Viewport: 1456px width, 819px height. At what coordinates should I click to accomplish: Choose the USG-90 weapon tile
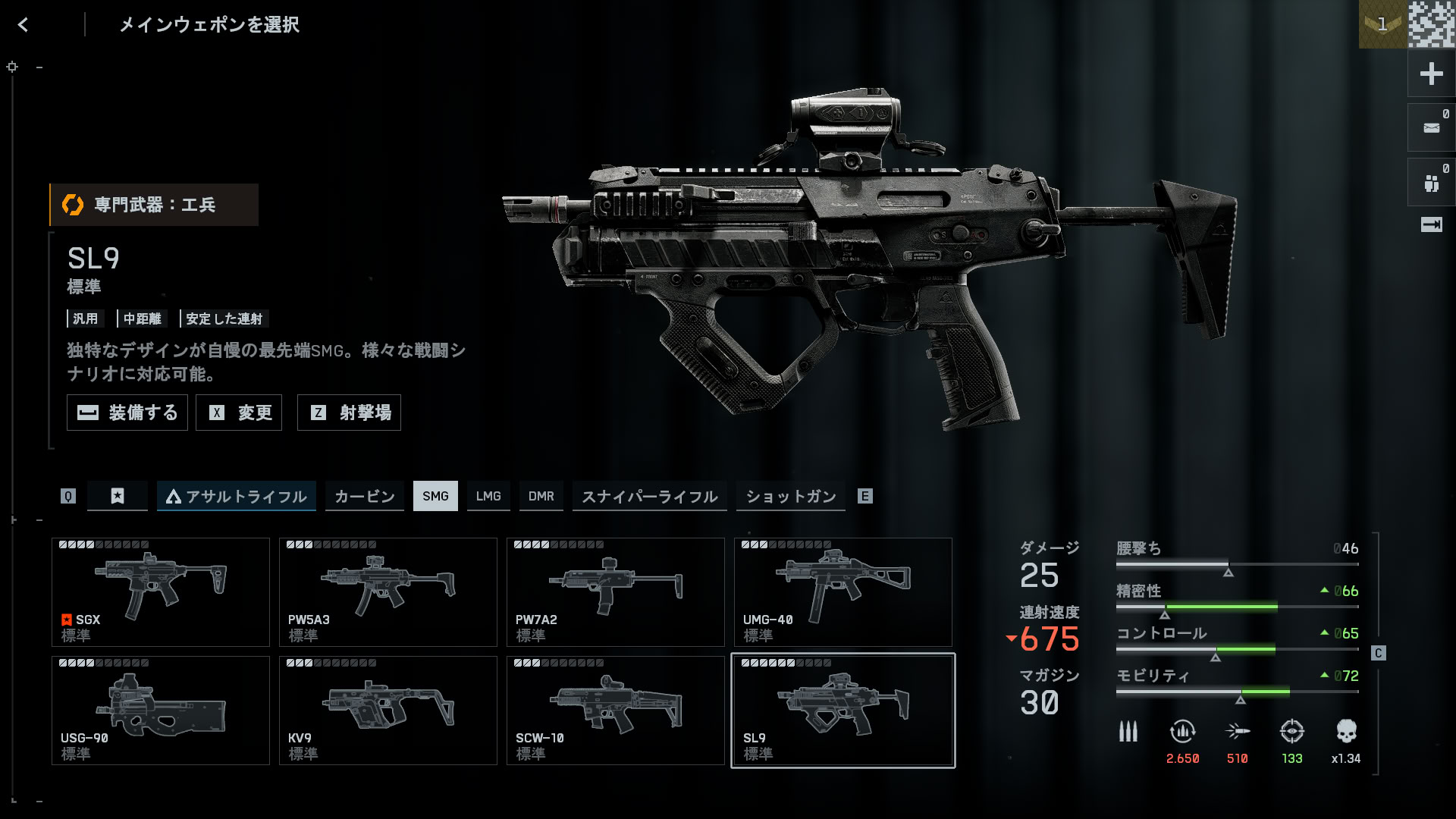161,711
